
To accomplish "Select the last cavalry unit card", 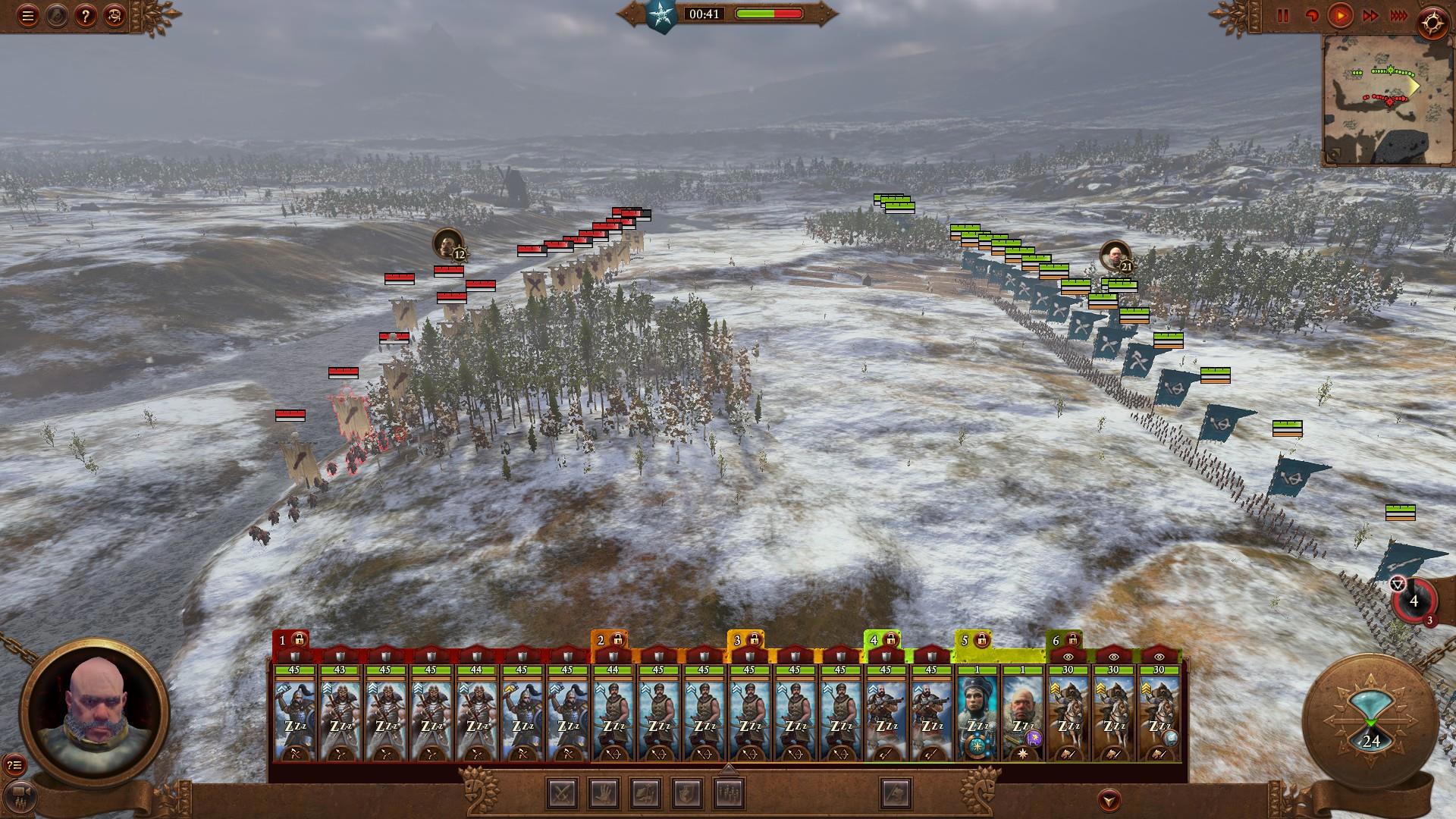I will click(1159, 713).
